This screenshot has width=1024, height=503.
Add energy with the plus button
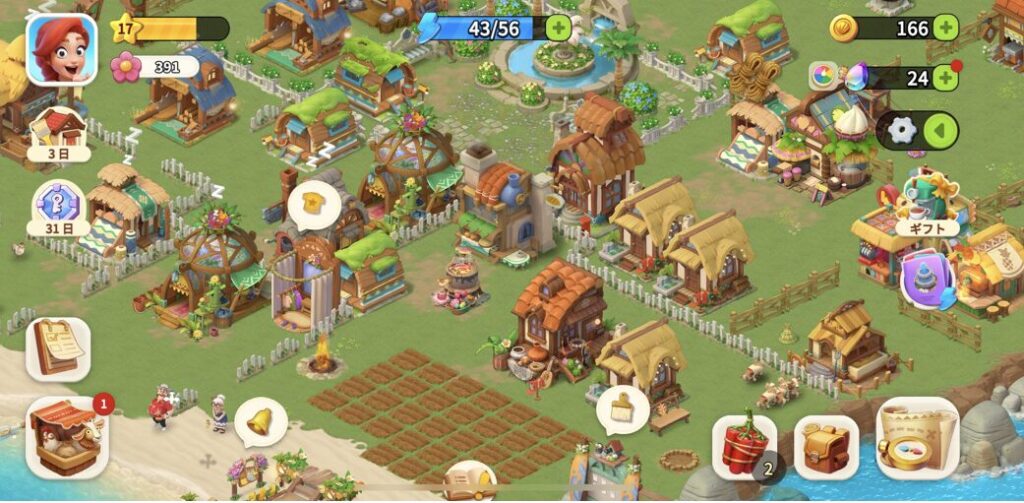coord(559,28)
